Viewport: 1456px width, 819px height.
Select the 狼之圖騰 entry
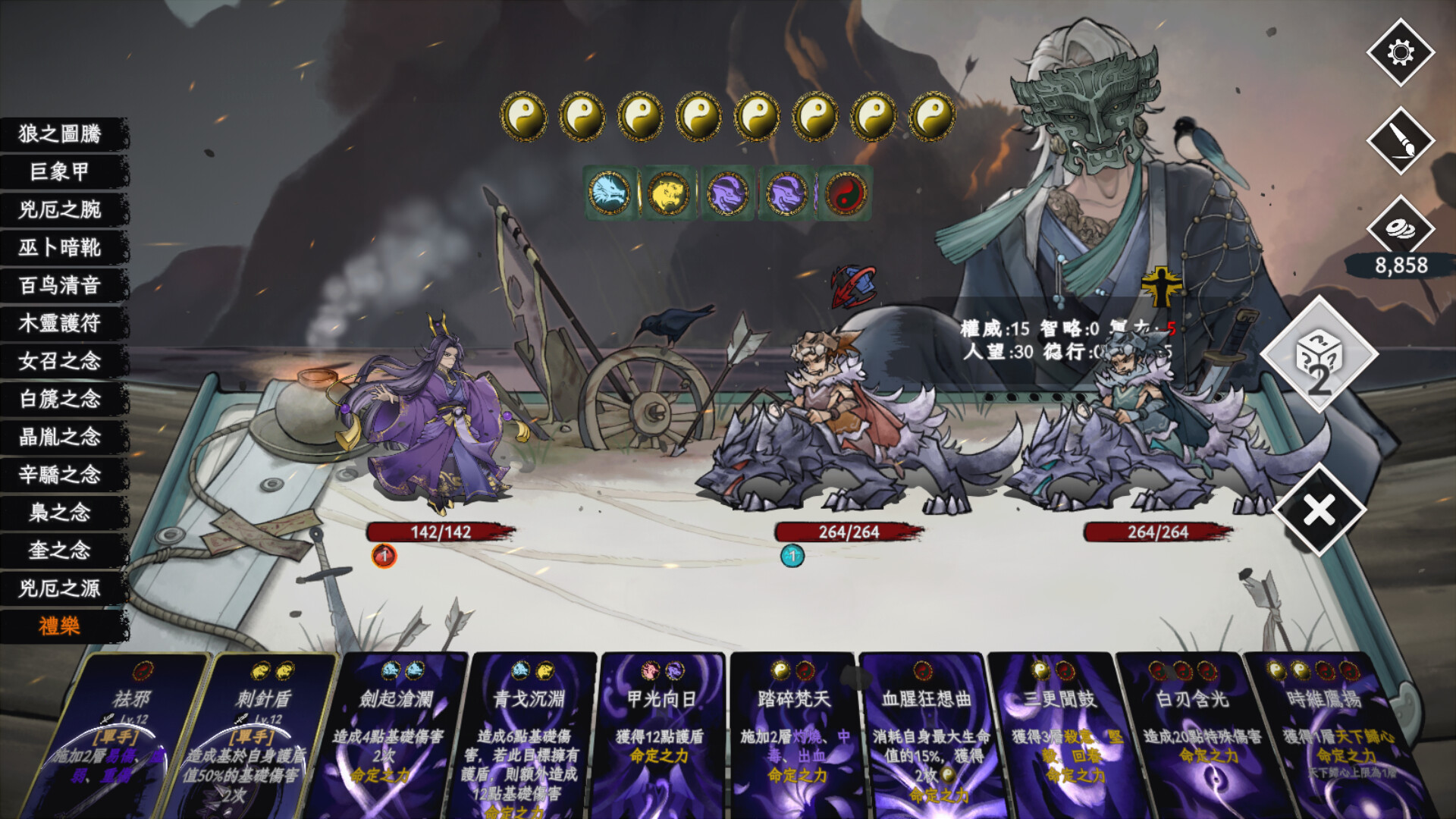pos(61,134)
